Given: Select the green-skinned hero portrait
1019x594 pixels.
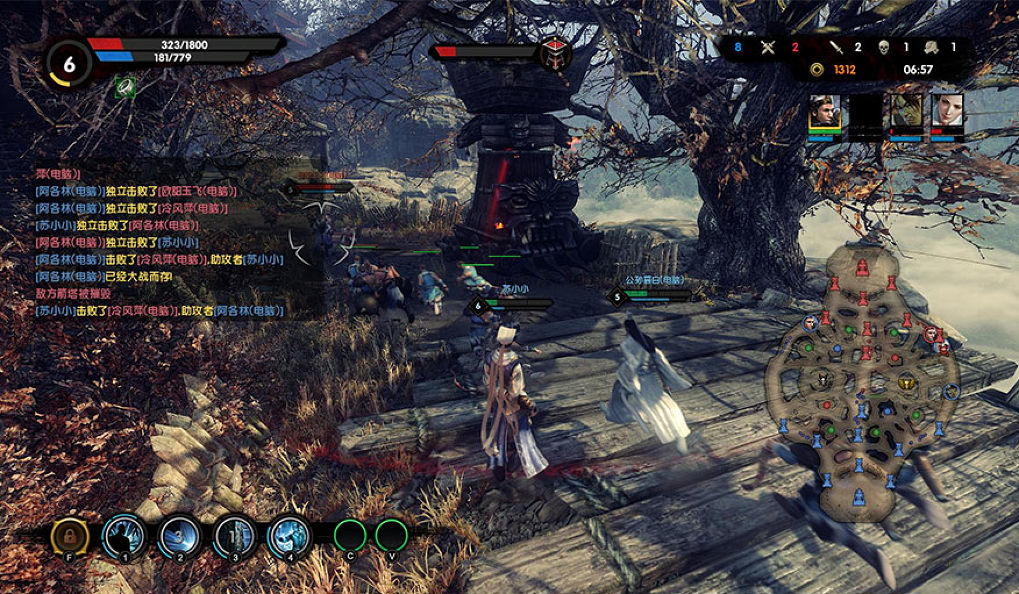Looking at the screenshot, I should coord(906,113).
